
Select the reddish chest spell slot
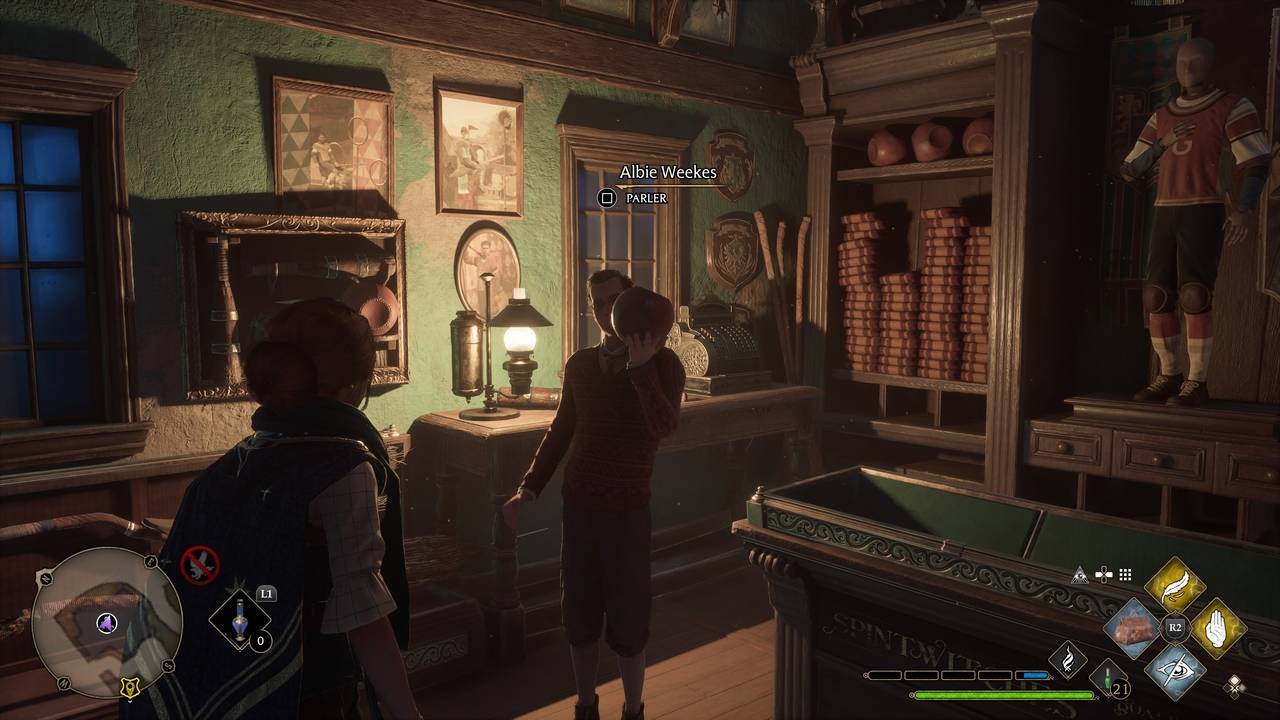(1132, 627)
